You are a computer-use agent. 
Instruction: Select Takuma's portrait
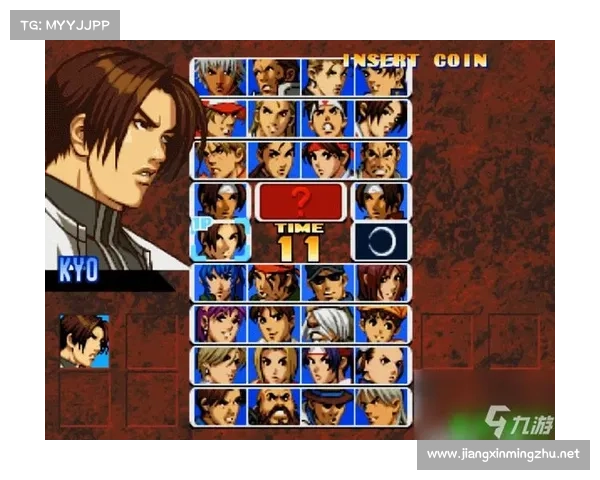click(381, 159)
